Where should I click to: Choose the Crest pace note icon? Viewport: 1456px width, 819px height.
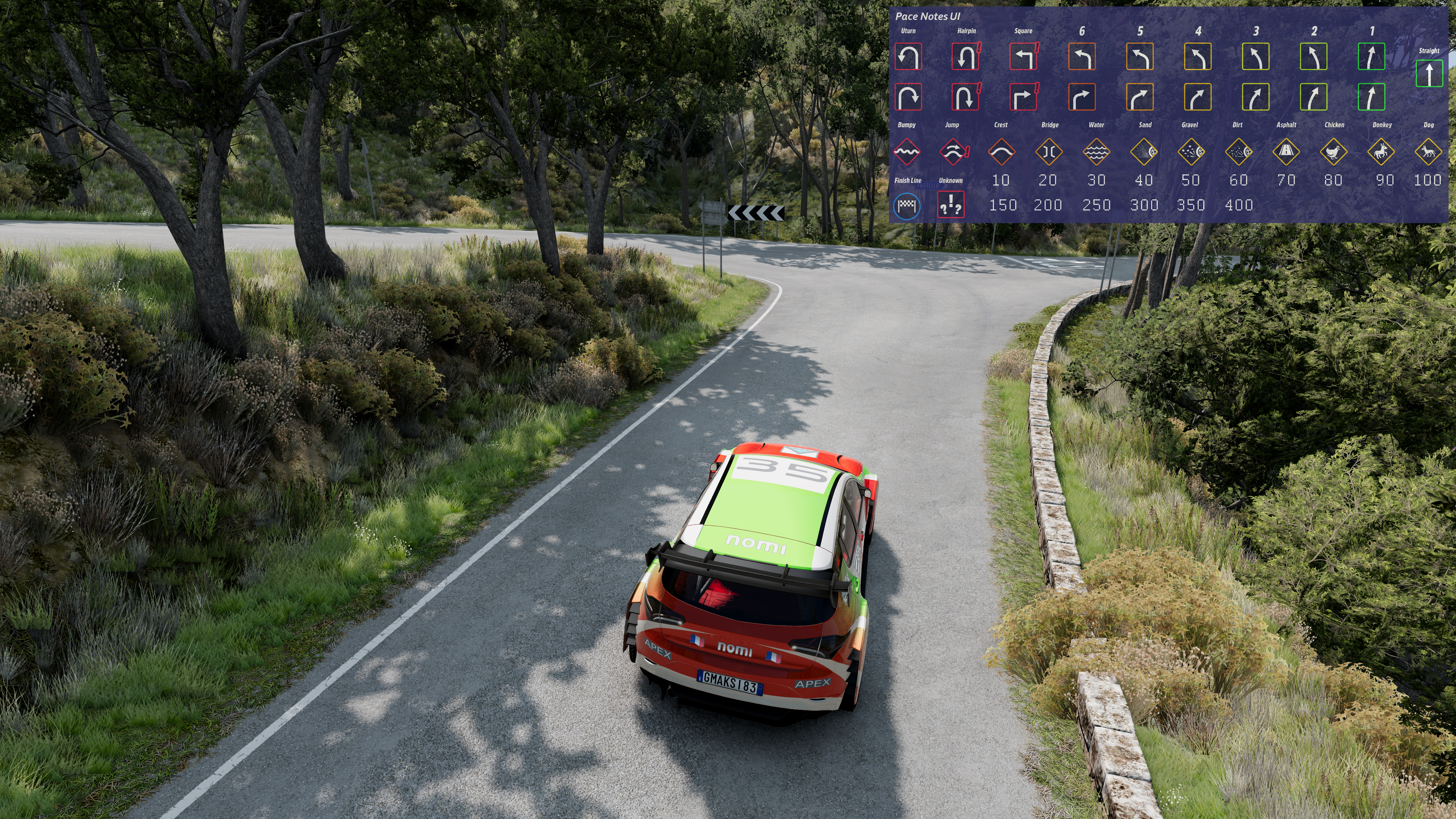(x=1001, y=151)
